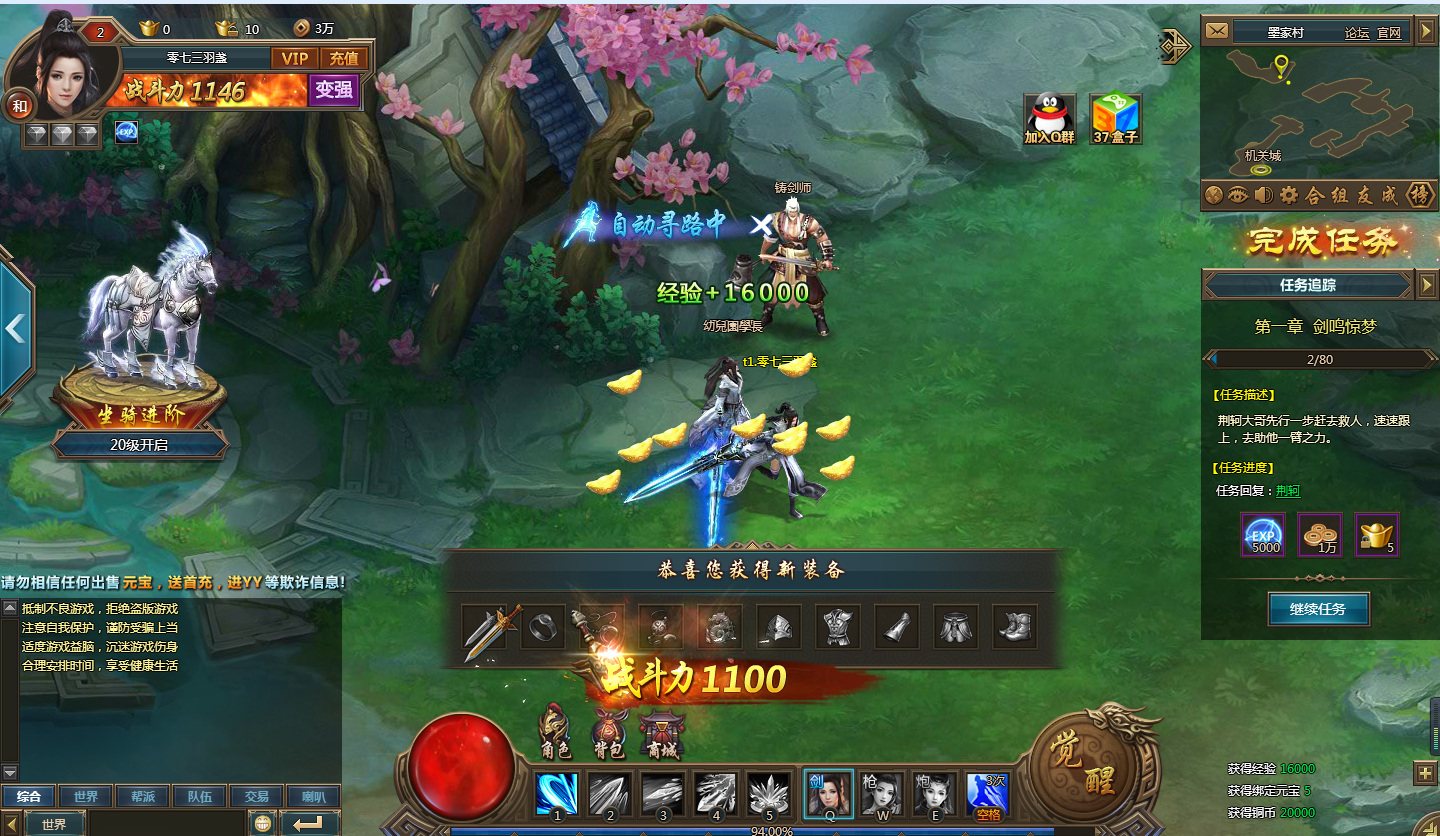The width and height of the screenshot is (1440, 836).
Task: Click the 荆轲 quest target link
Action: point(1288,490)
